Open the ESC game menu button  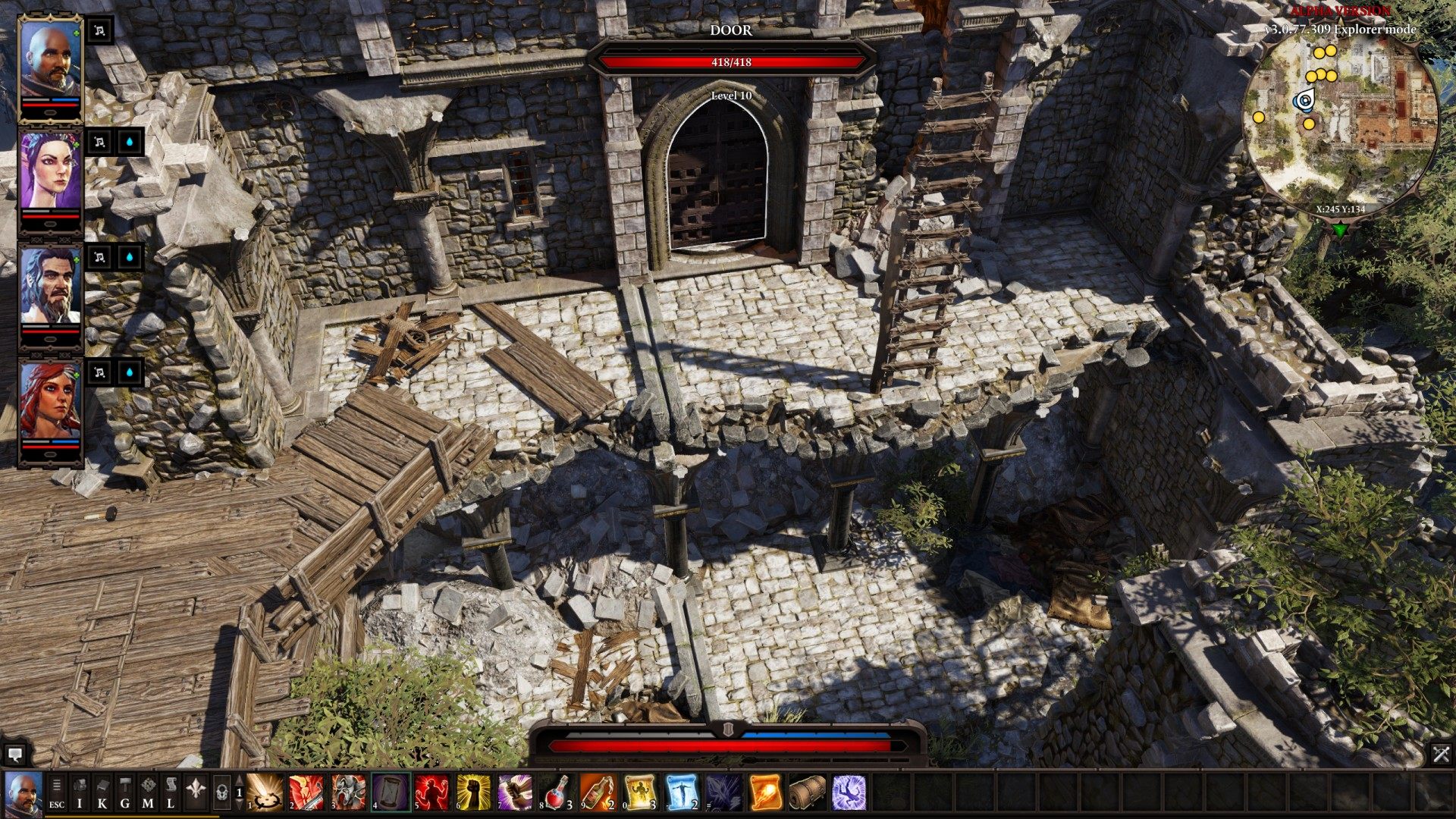[x=57, y=793]
